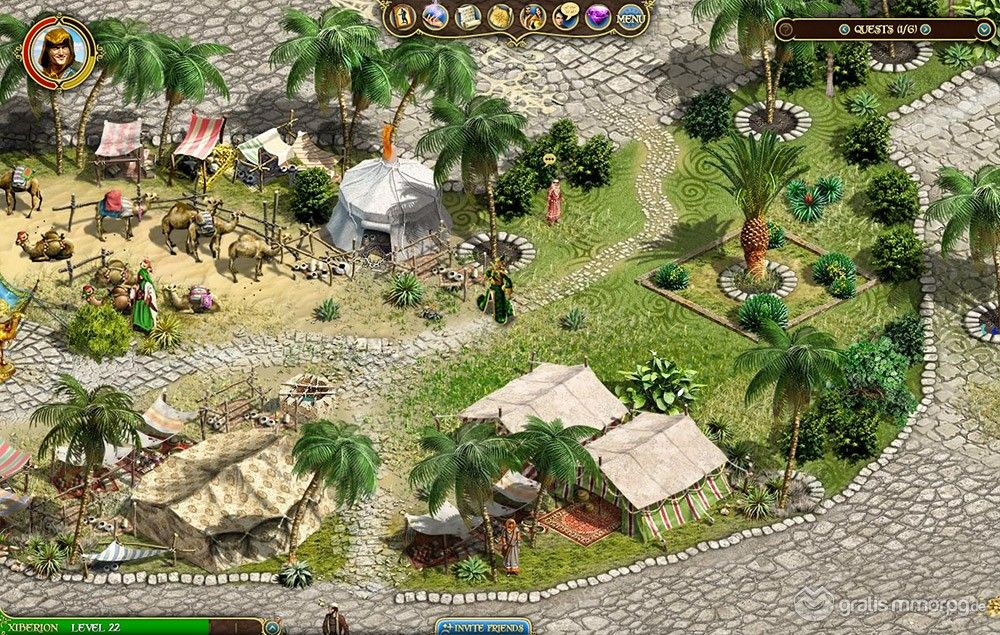
Task: Open the two-people friends icon
Action: 533,16
